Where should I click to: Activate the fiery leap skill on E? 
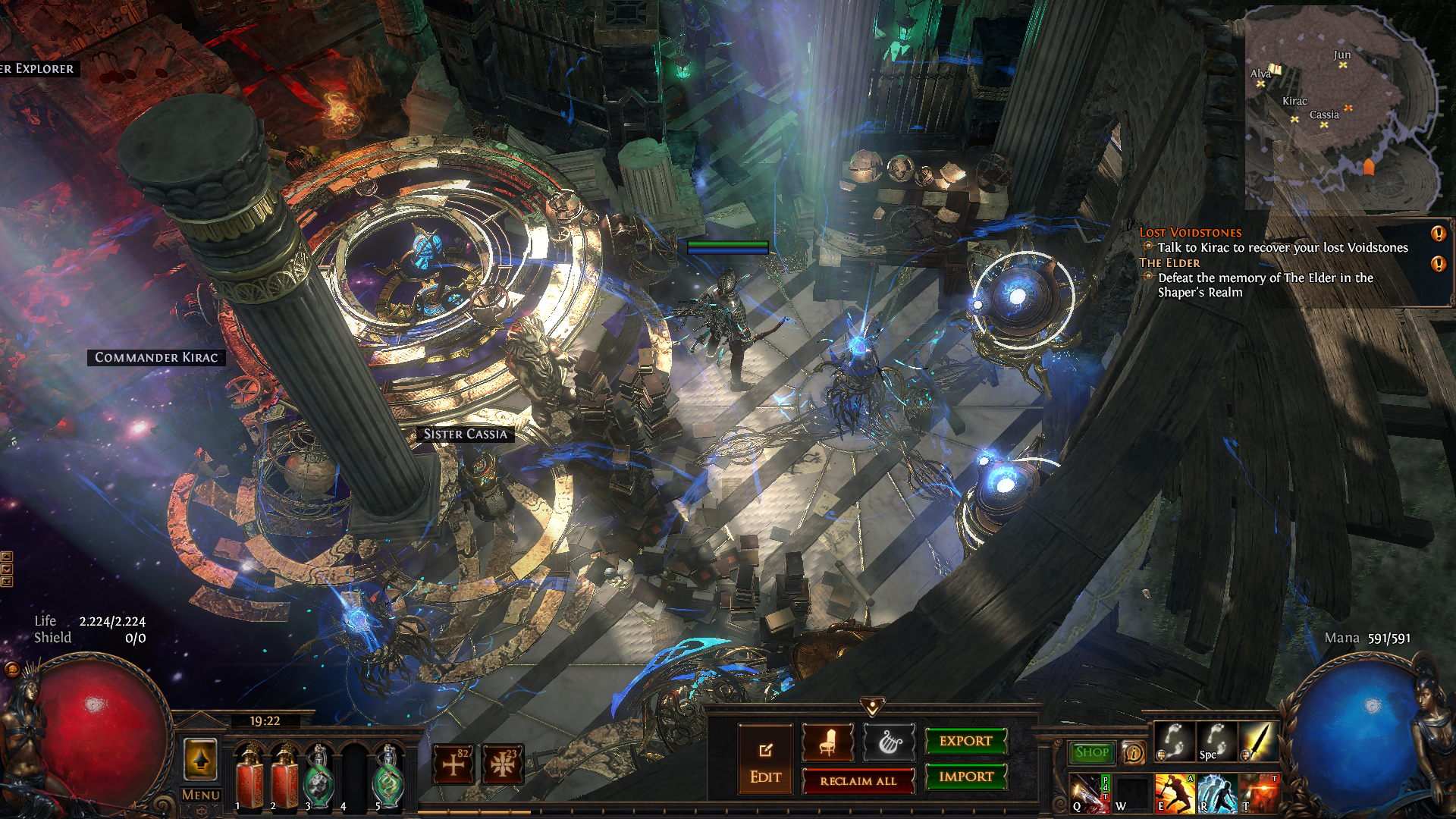pyautogui.click(x=1174, y=792)
